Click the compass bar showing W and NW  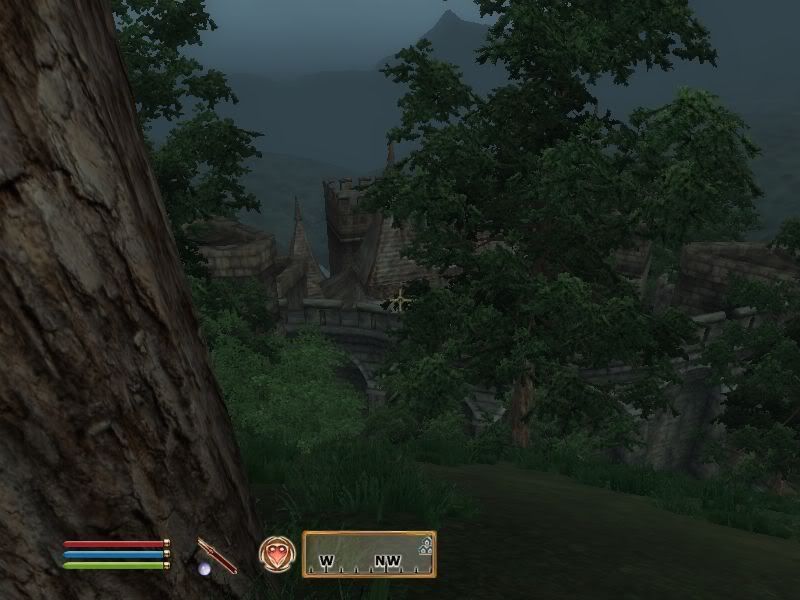(369, 555)
